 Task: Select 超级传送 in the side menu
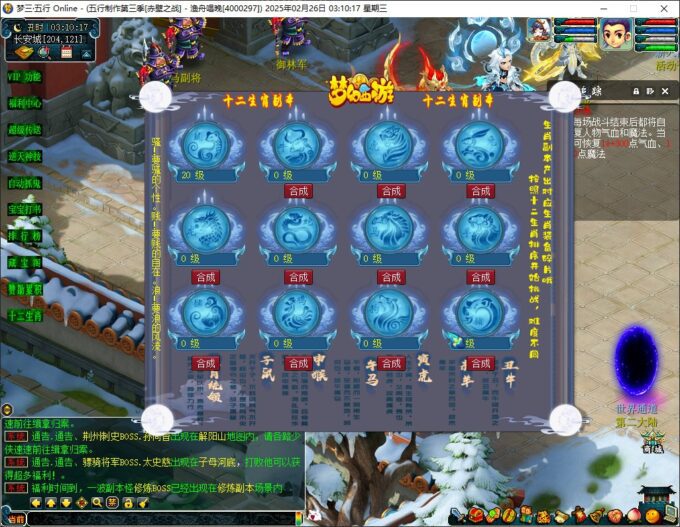[x=25, y=130]
